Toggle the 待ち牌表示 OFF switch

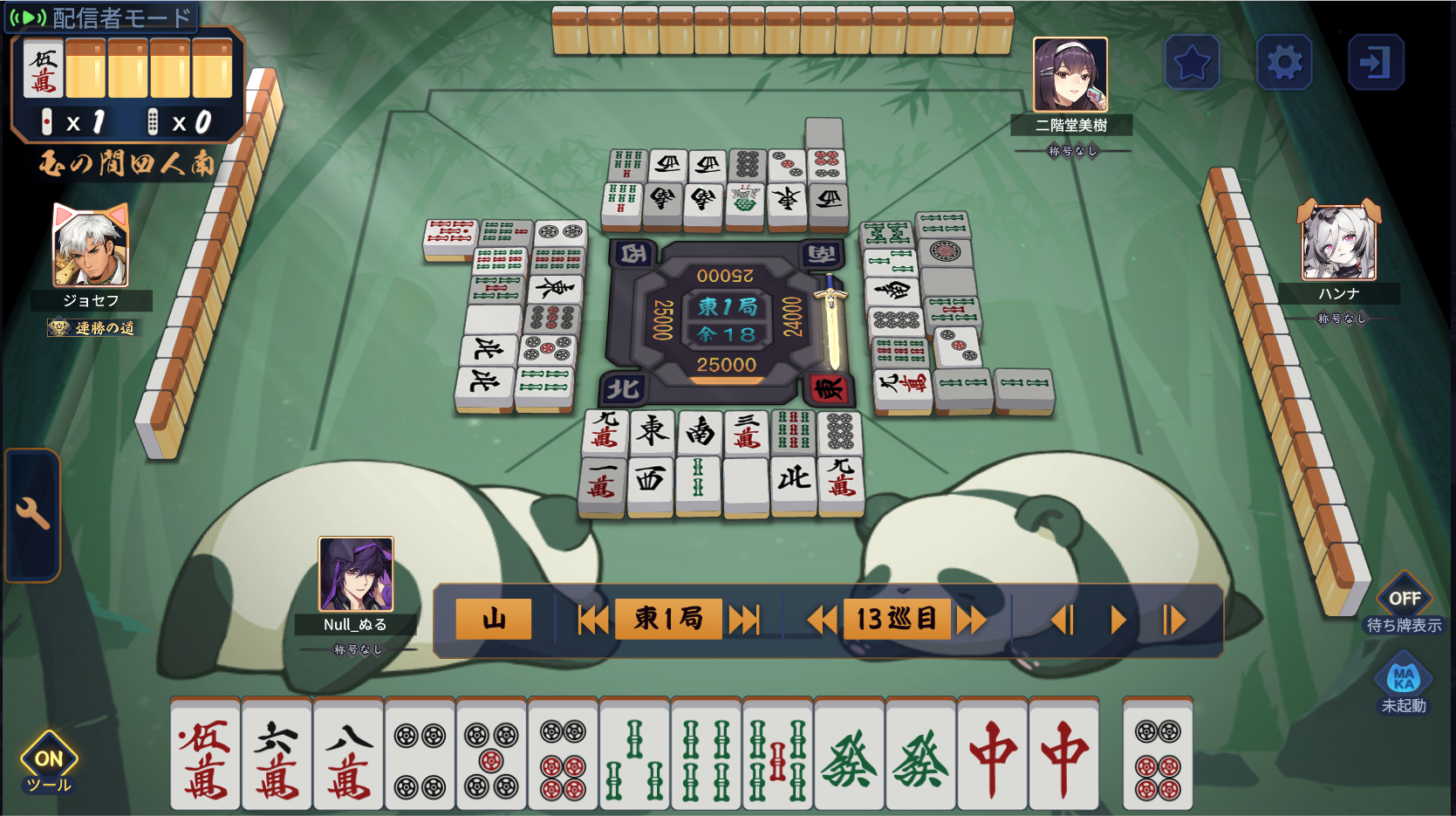1404,600
